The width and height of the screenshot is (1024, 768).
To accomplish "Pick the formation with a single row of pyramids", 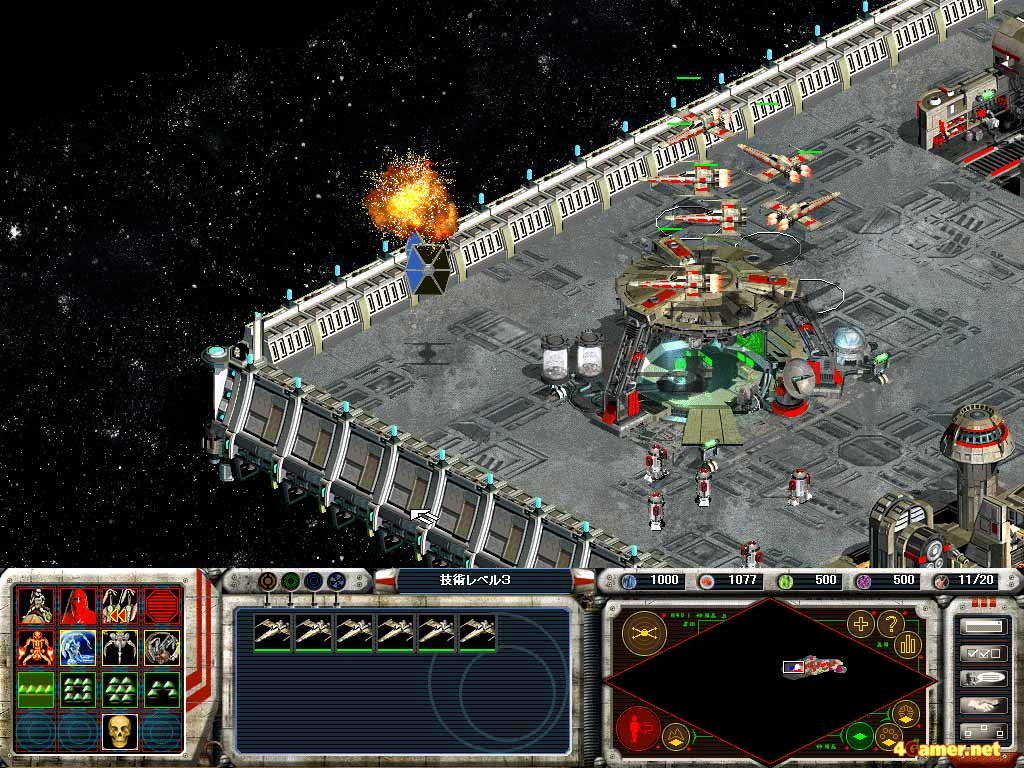I will pos(36,689).
